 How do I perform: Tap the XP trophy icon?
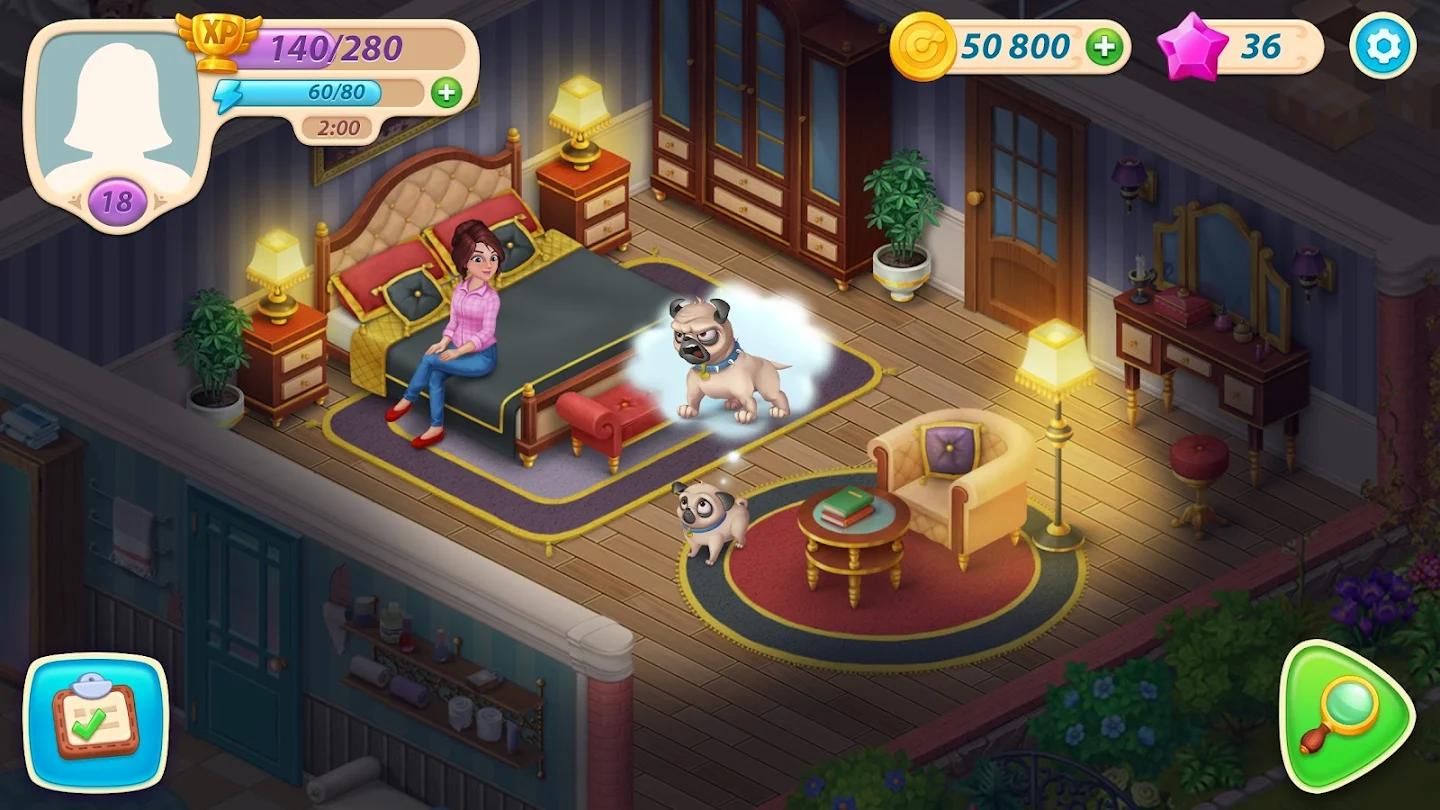click(x=219, y=42)
